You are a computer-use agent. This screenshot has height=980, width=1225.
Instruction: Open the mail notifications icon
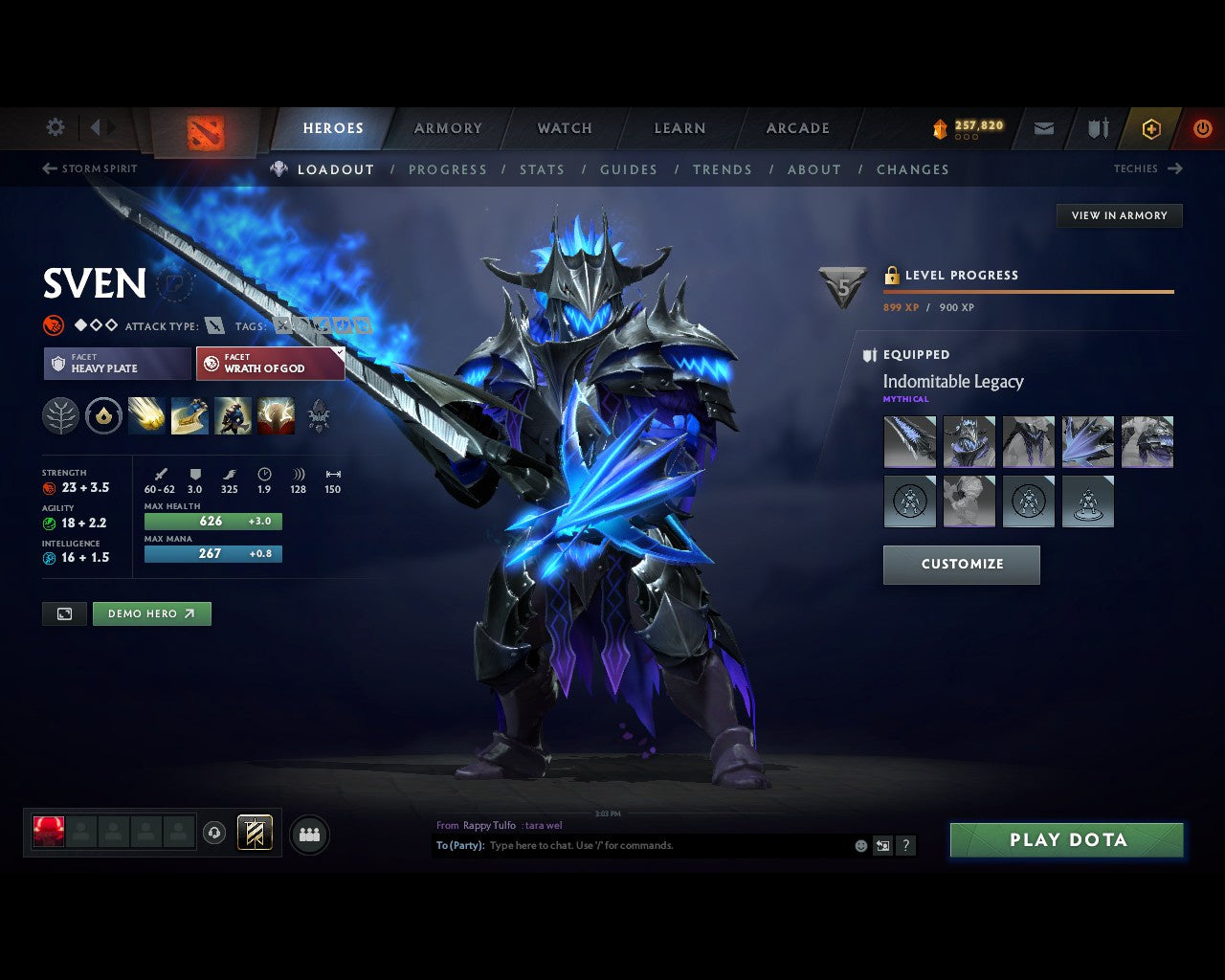click(1043, 128)
